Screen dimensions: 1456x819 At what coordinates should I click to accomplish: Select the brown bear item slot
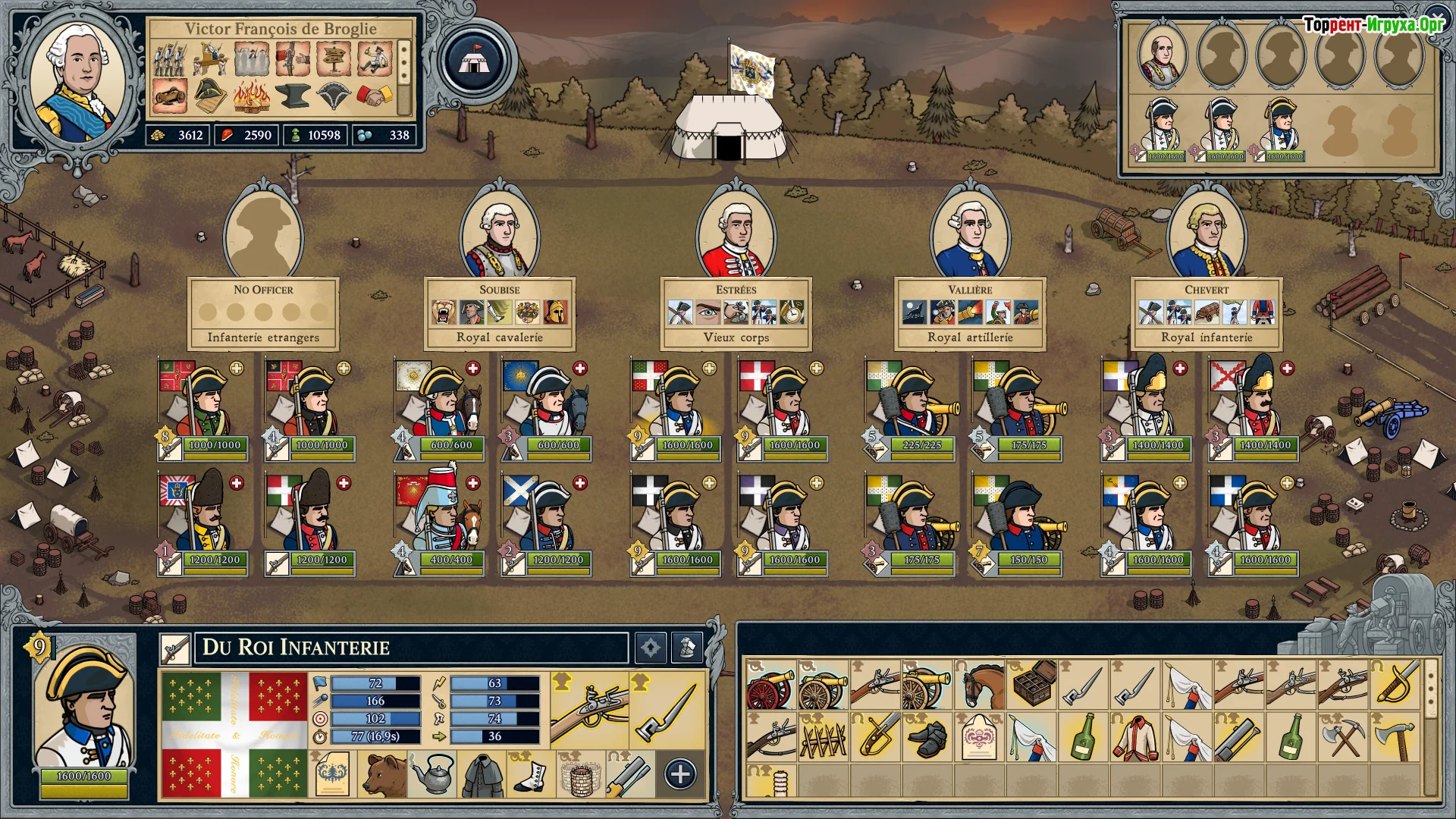click(x=384, y=774)
